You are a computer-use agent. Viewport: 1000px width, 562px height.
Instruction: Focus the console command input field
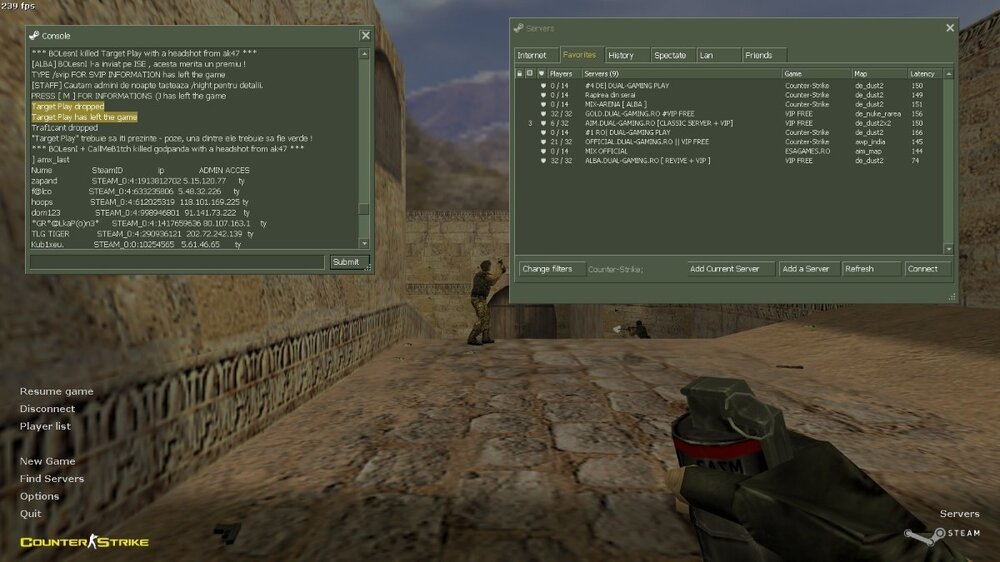[177, 262]
